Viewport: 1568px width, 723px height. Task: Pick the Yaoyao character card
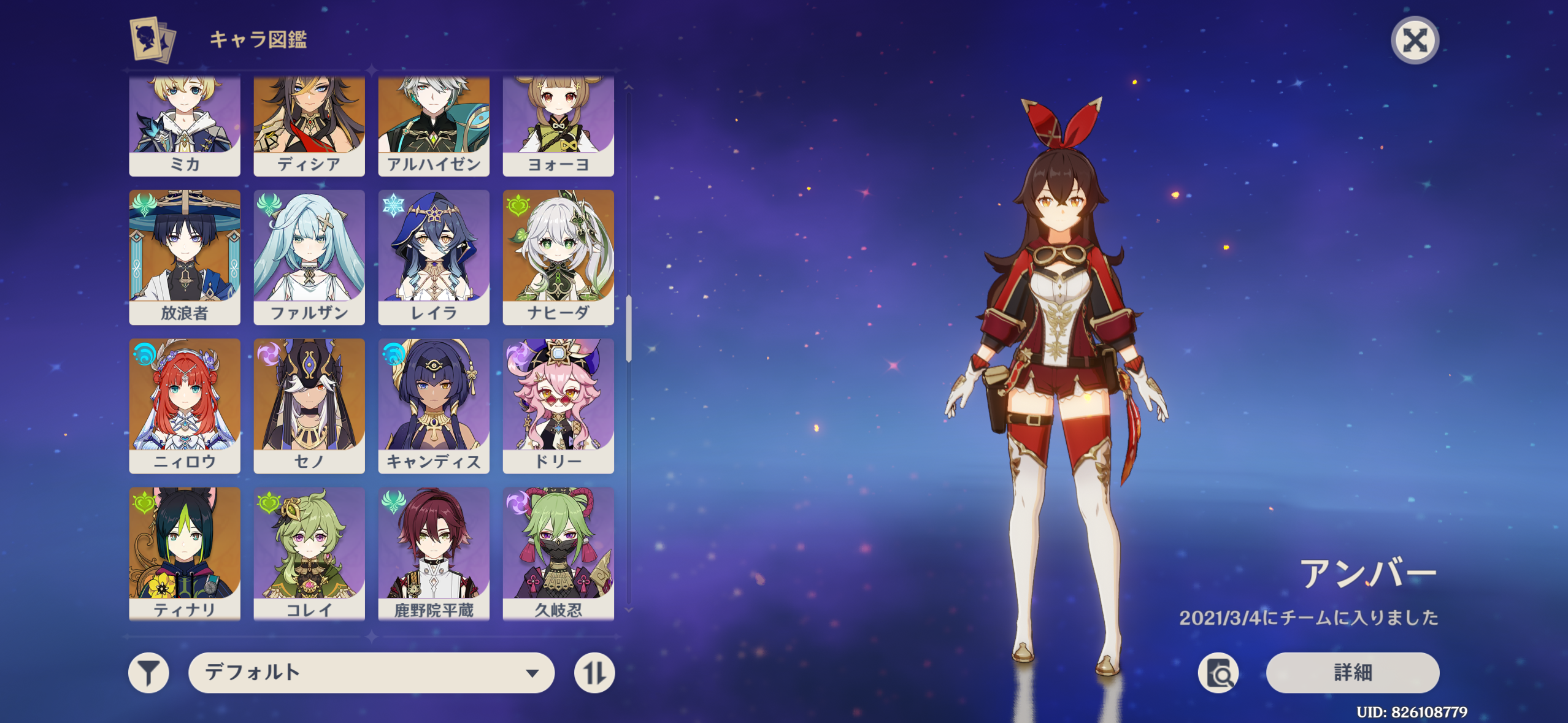click(x=558, y=126)
